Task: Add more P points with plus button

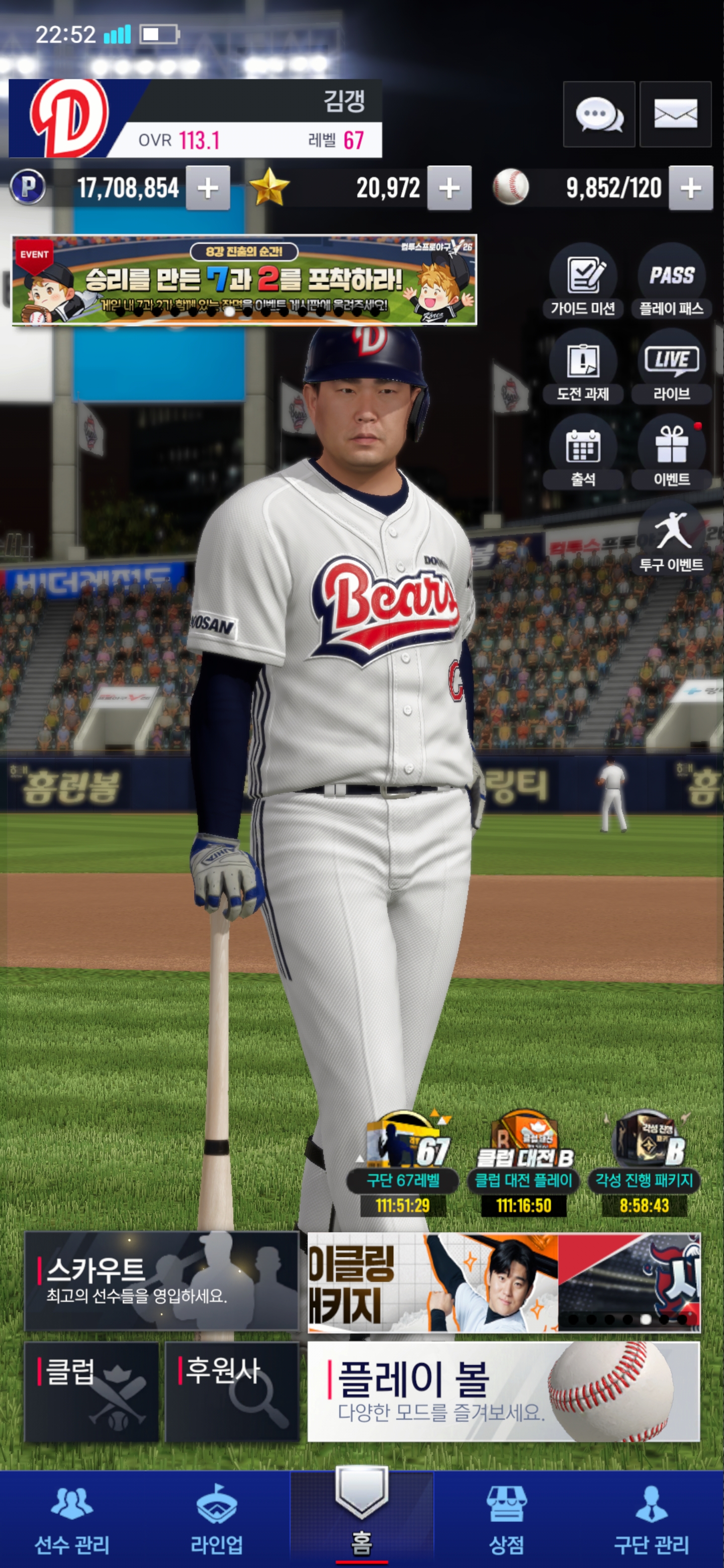Action: [x=208, y=188]
